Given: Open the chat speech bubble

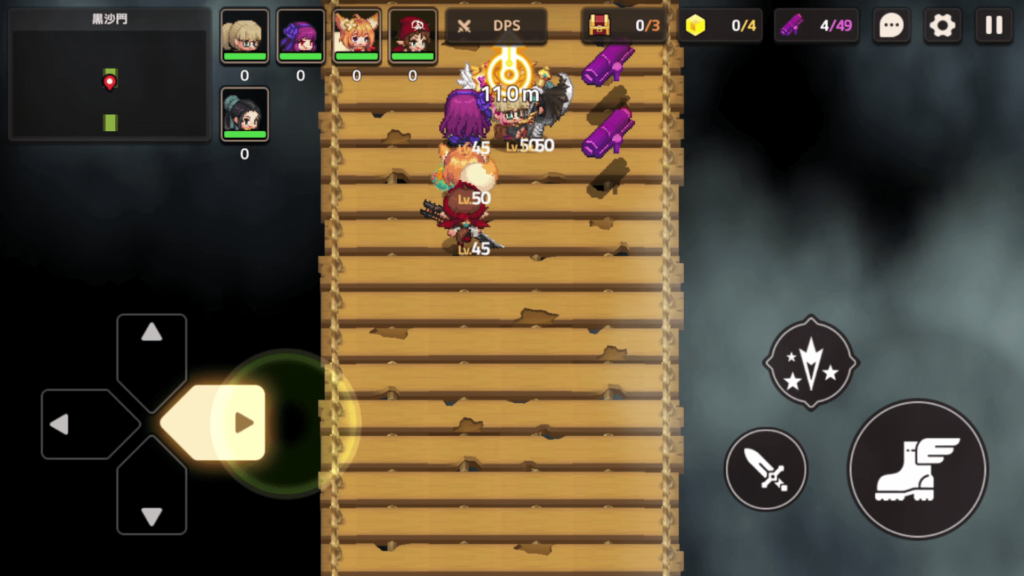Looking at the screenshot, I should (x=891, y=25).
